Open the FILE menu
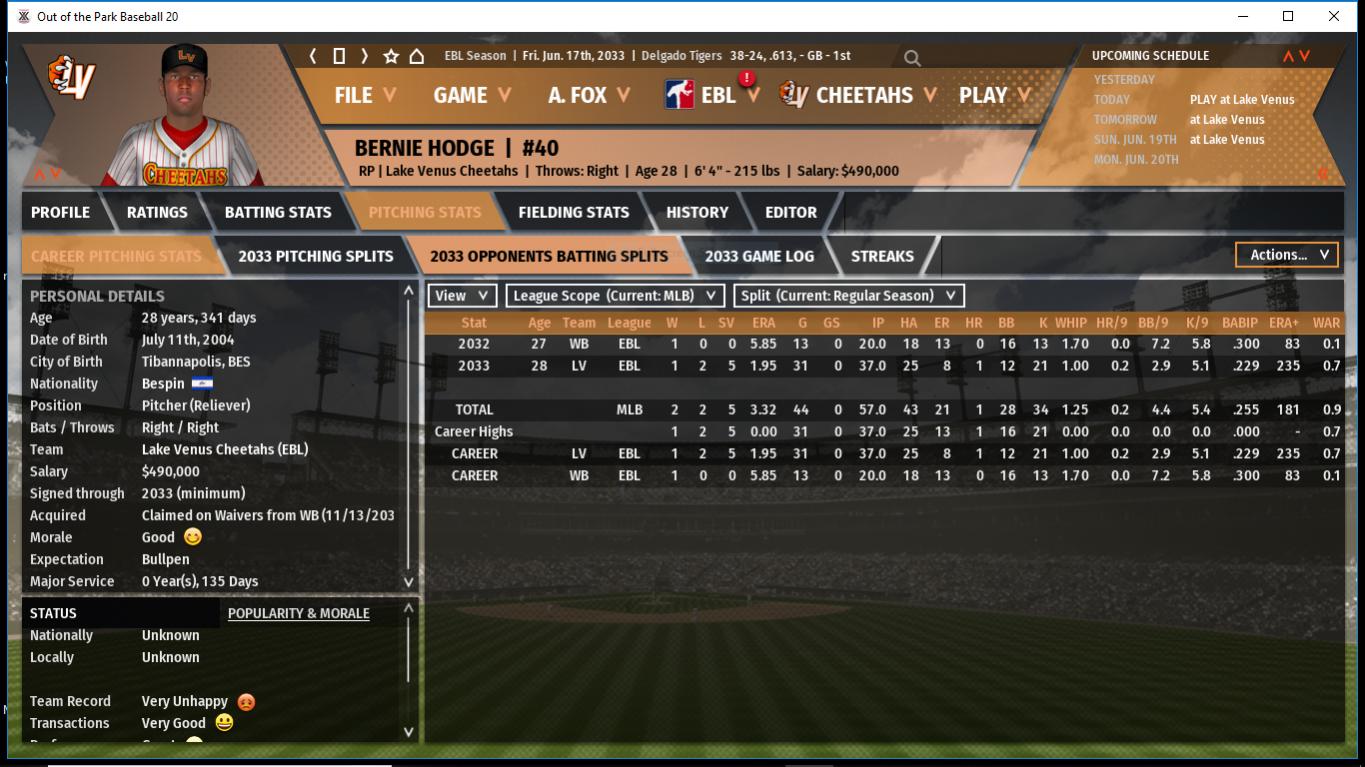 [x=364, y=95]
